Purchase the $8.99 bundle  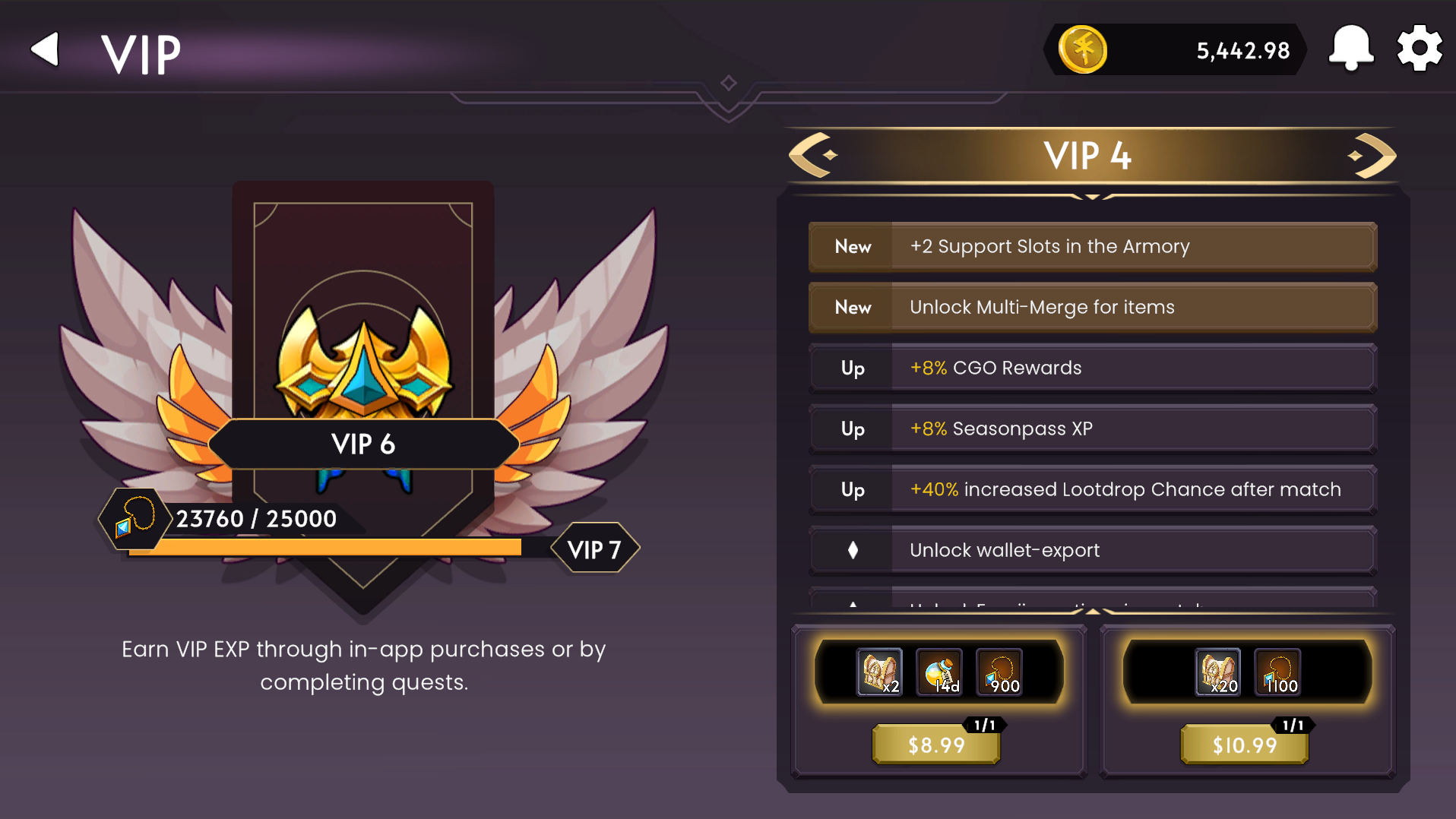coord(935,745)
